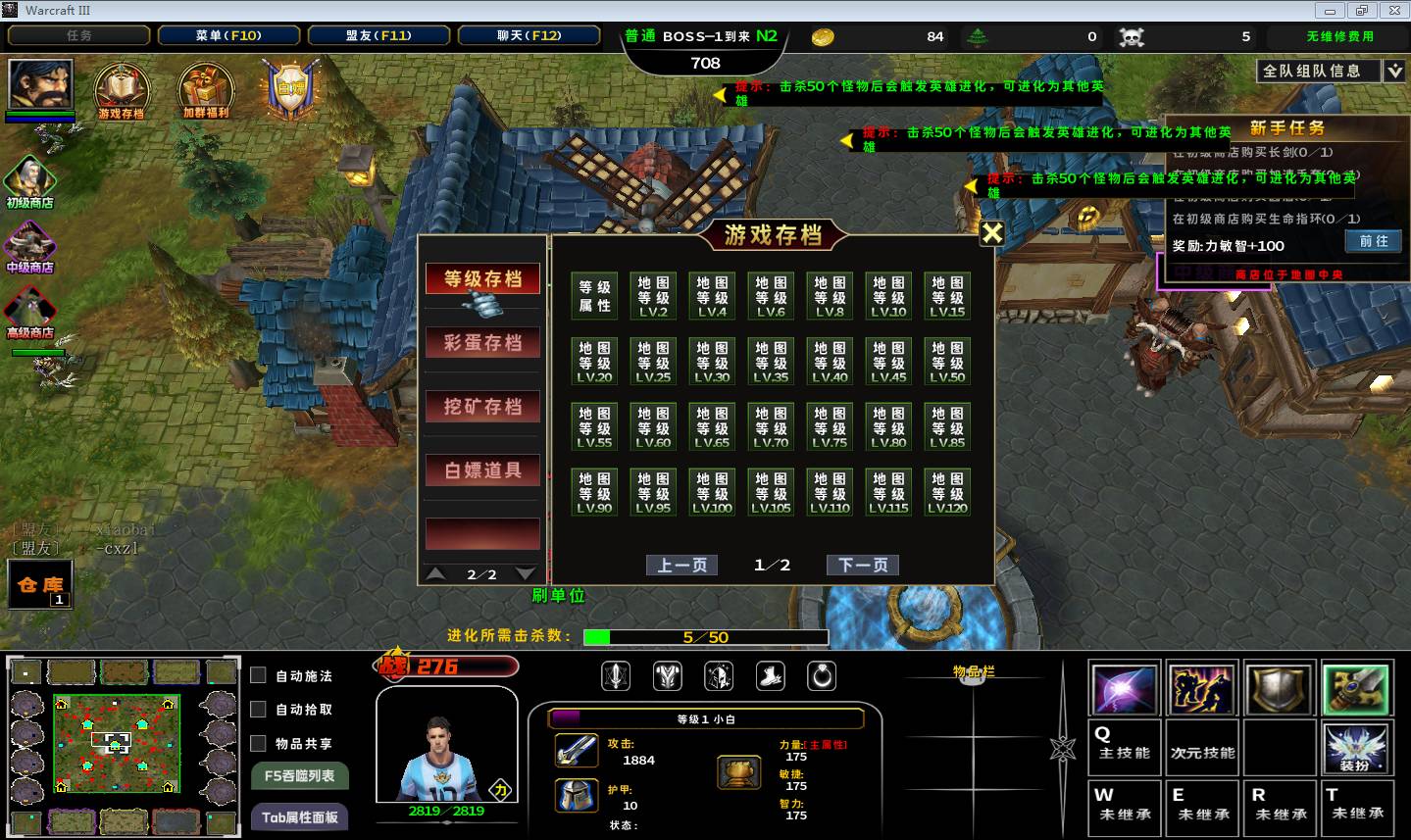Toggle the 自动施法 checkbox
1411x840 pixels.
coord(259,675)
